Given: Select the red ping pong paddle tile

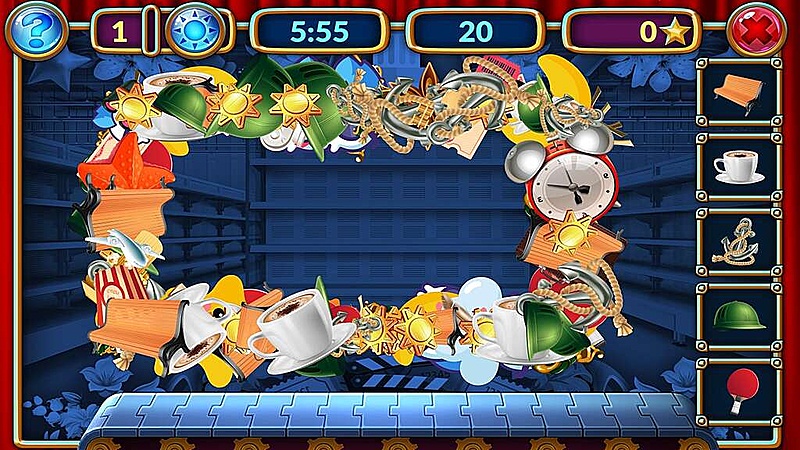Looking at the screenshot, I should tap(739, 388).
